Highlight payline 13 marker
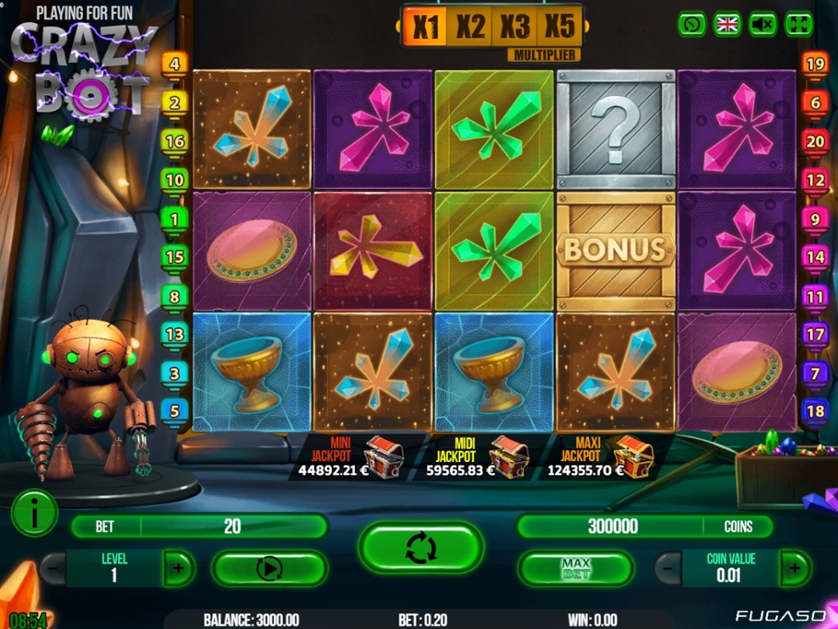838x629 pixels. click(x=175, y=335)
